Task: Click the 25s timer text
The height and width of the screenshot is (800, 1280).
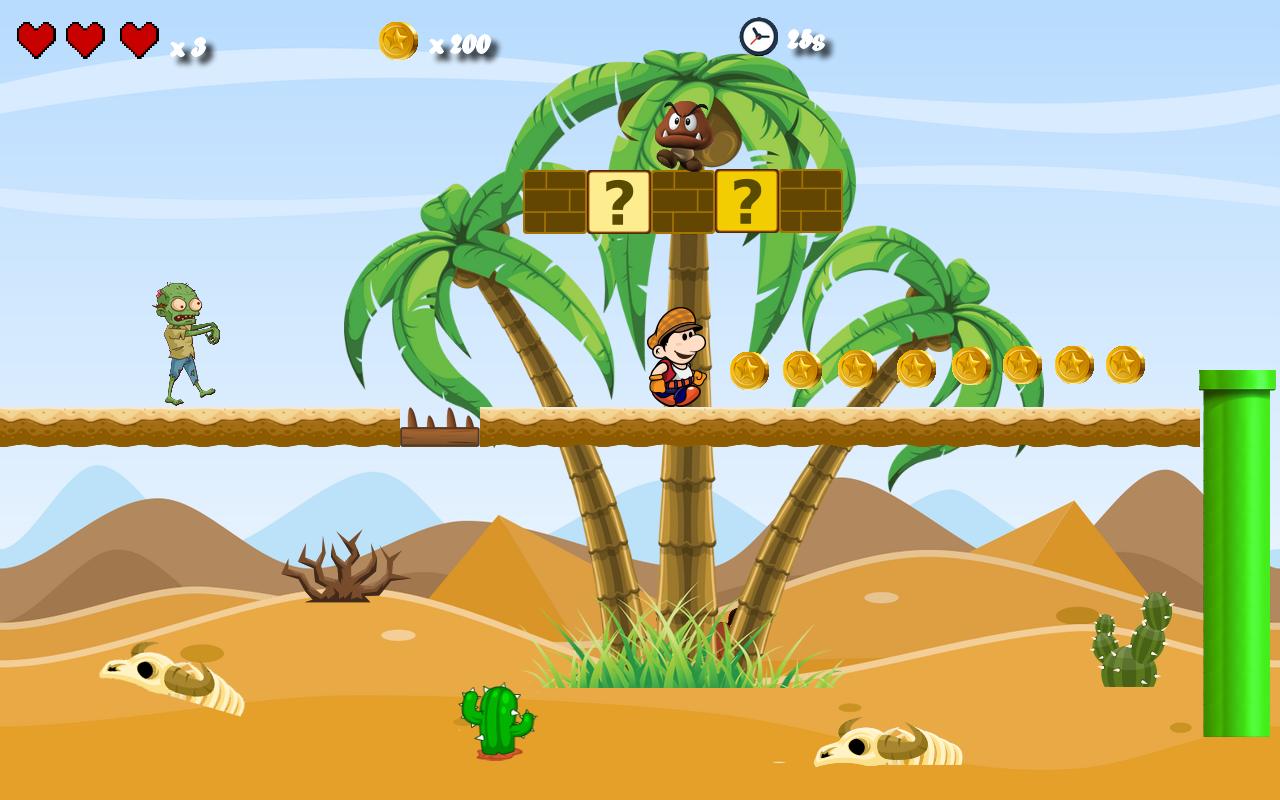Action: coord(807,40)
